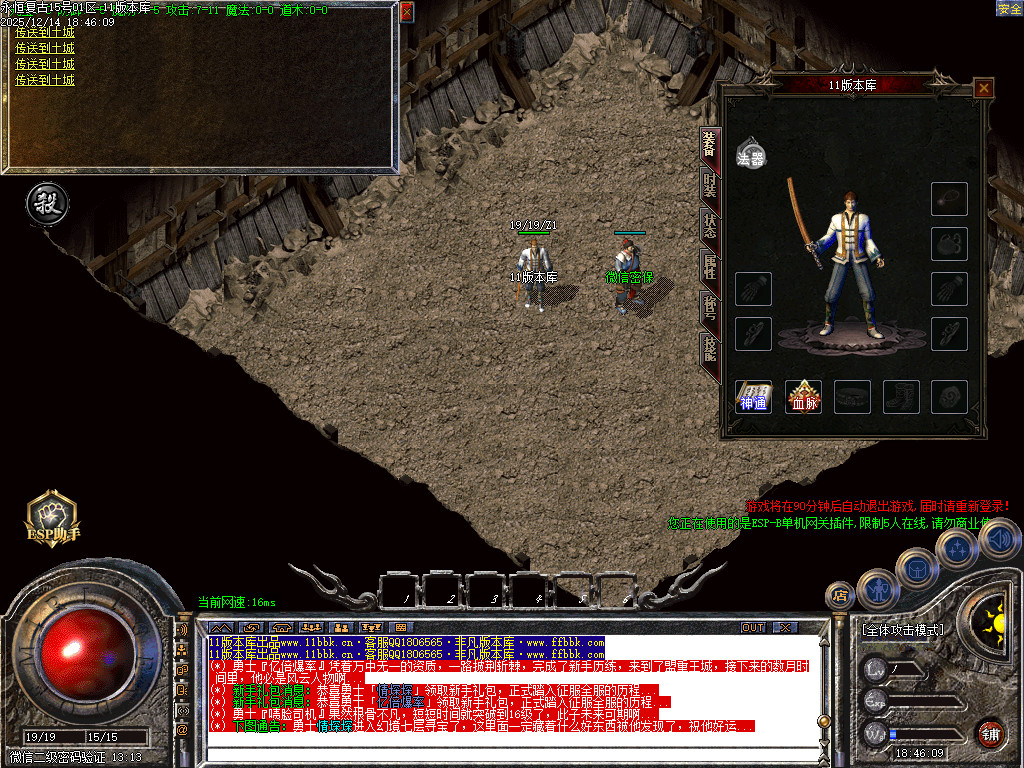Close the top-left teleport list window
The width and height of the screenshot is (1024, 768).
(x=406, y=12)
